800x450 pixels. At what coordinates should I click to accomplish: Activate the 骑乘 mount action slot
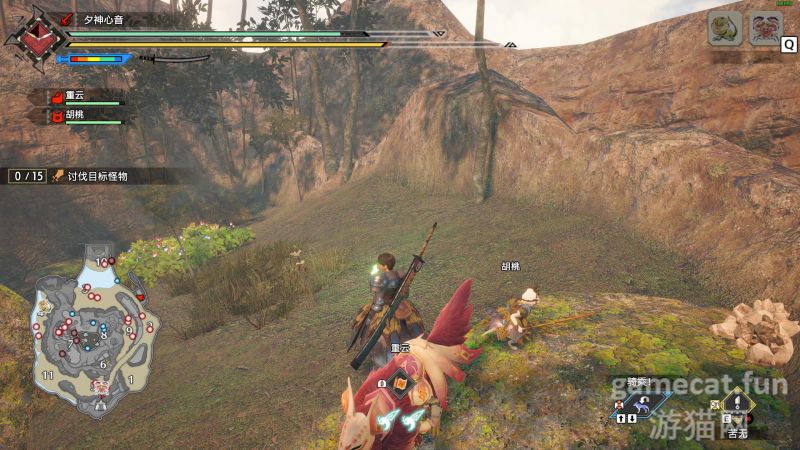point(641,402)
